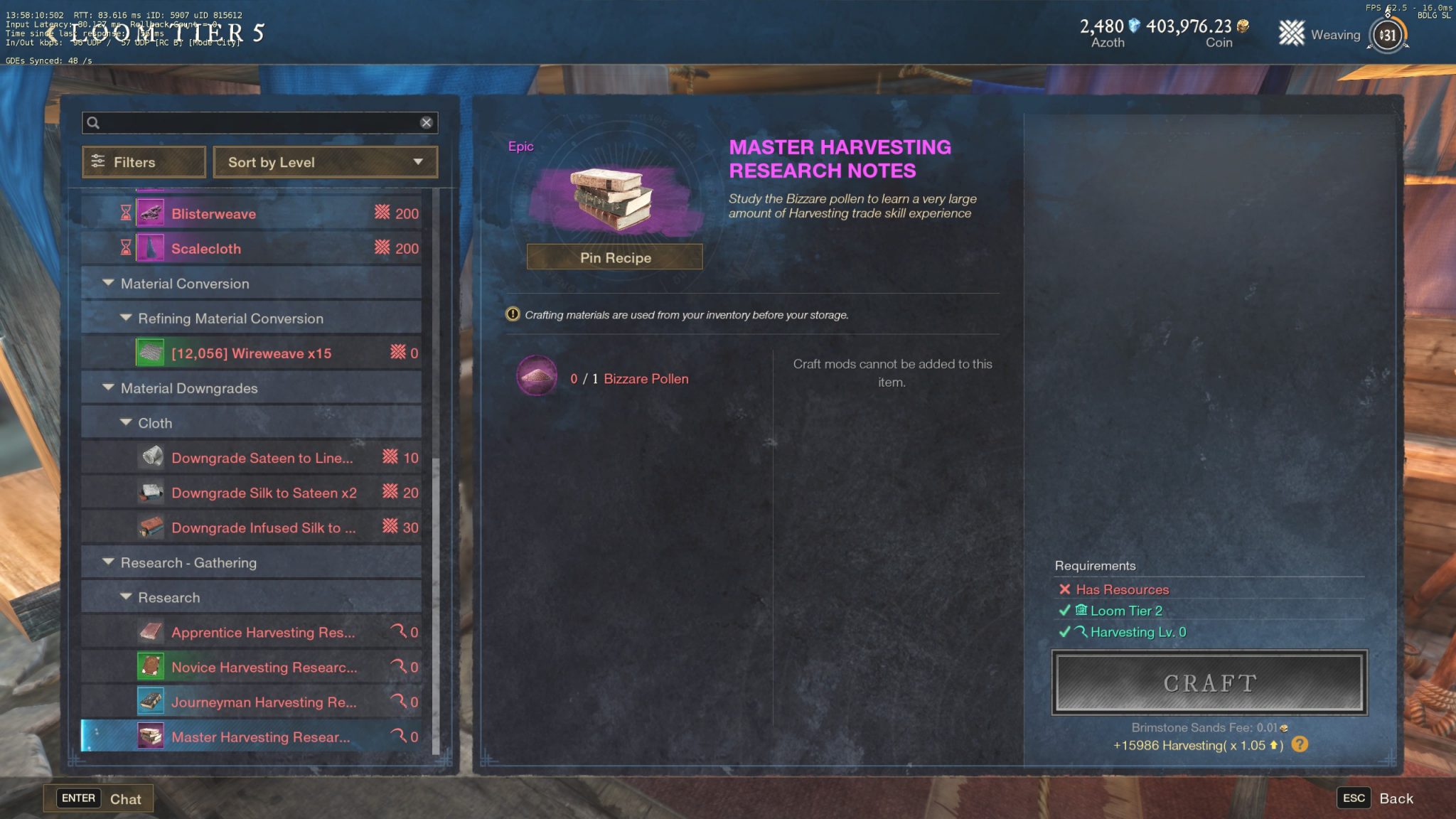Open the Filters panel
This screenshot has height=819, width=1456.
tap(143, 162)
